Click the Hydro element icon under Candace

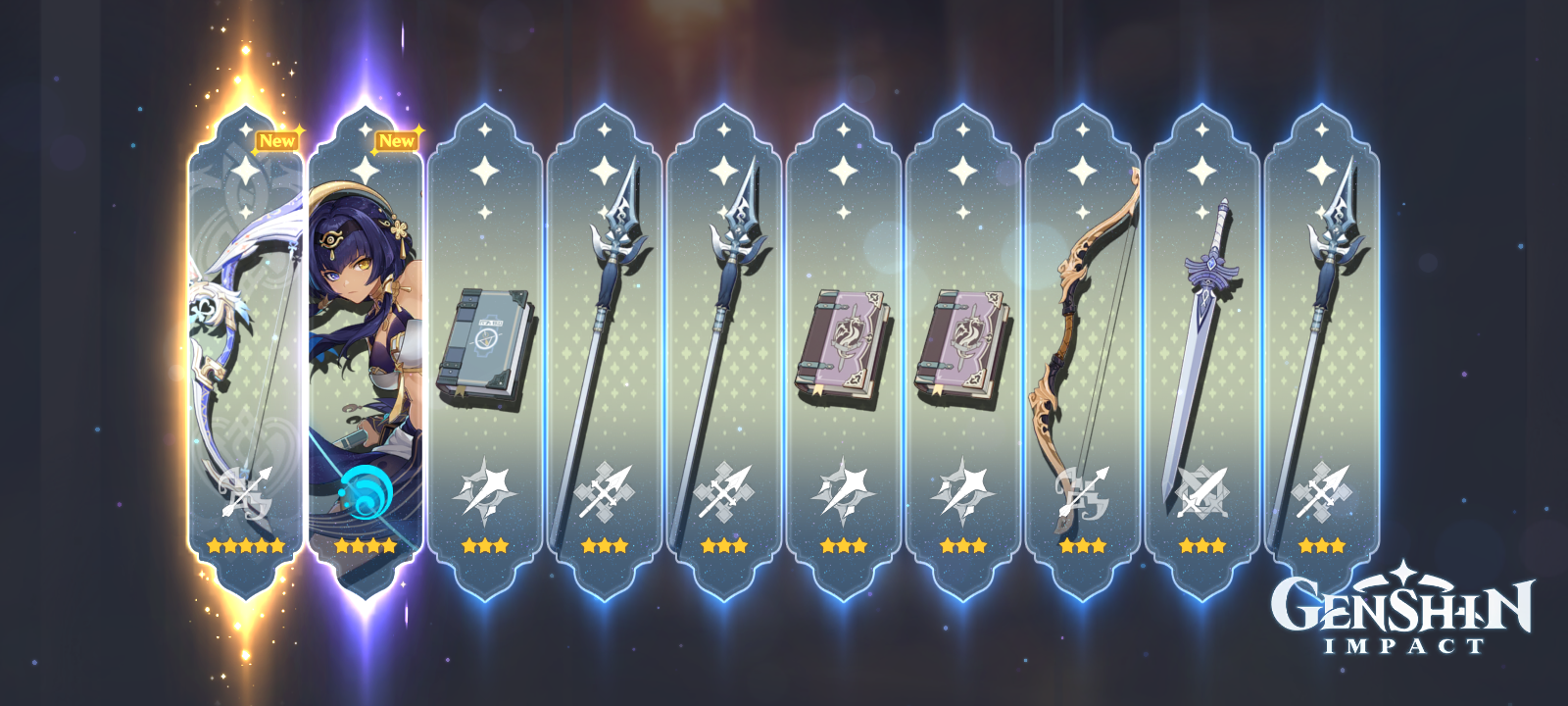[x=365, y=490]
